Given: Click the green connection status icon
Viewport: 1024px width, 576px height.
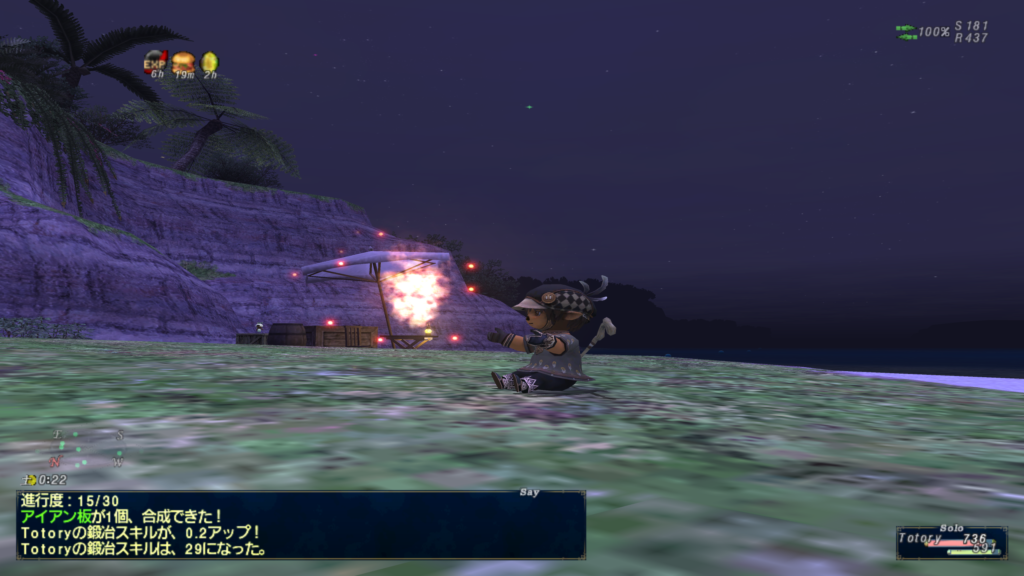Looking at the screenshot, I should [x=905, y=32].
